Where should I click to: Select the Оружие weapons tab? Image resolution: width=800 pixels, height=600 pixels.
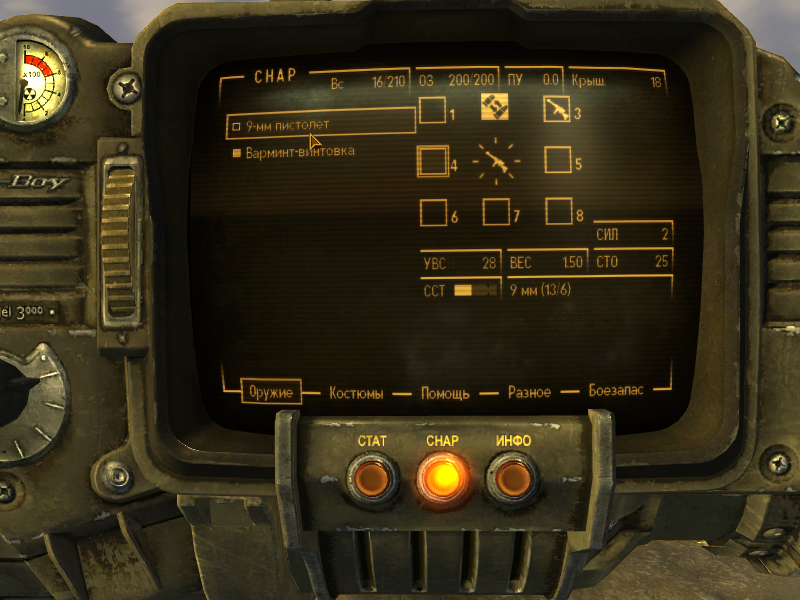pyautogui.click(x=272, y=392)
